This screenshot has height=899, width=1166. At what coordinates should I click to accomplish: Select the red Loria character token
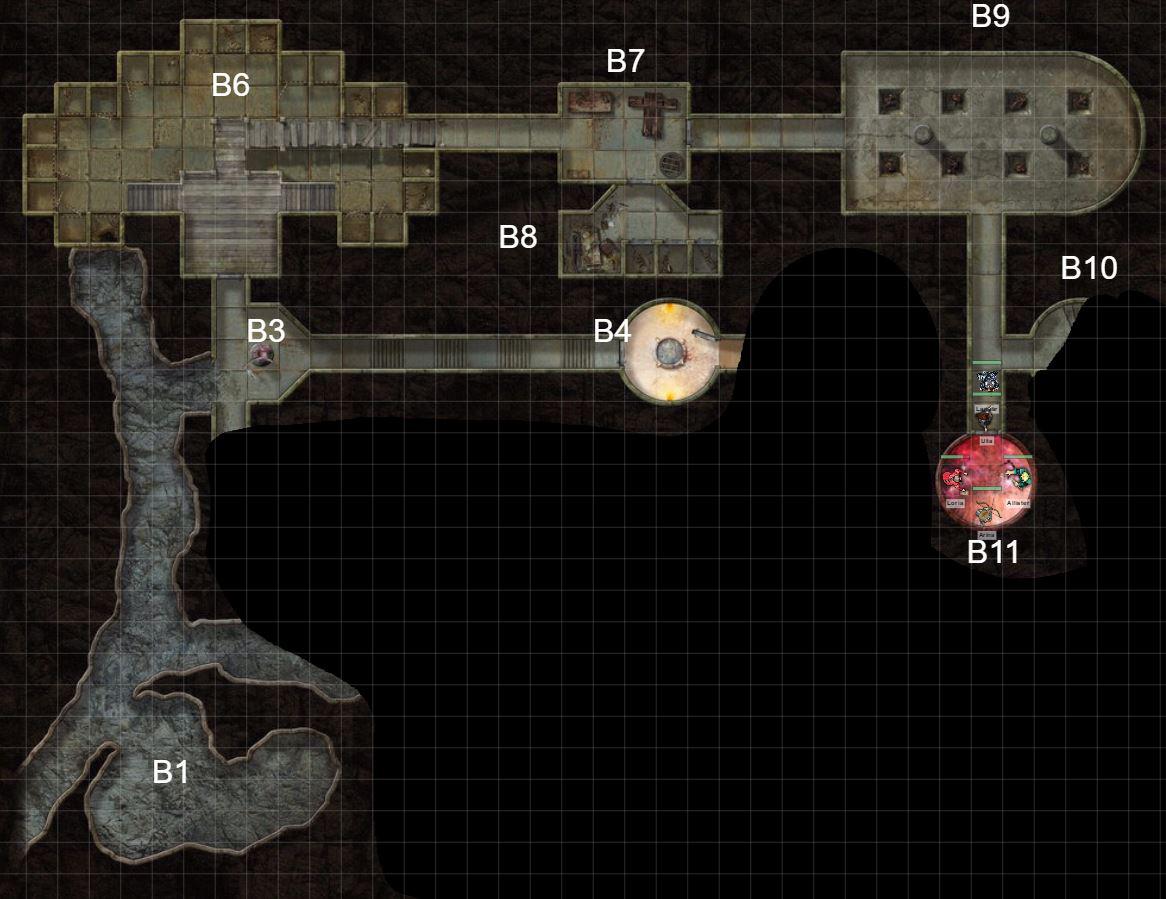954,479
